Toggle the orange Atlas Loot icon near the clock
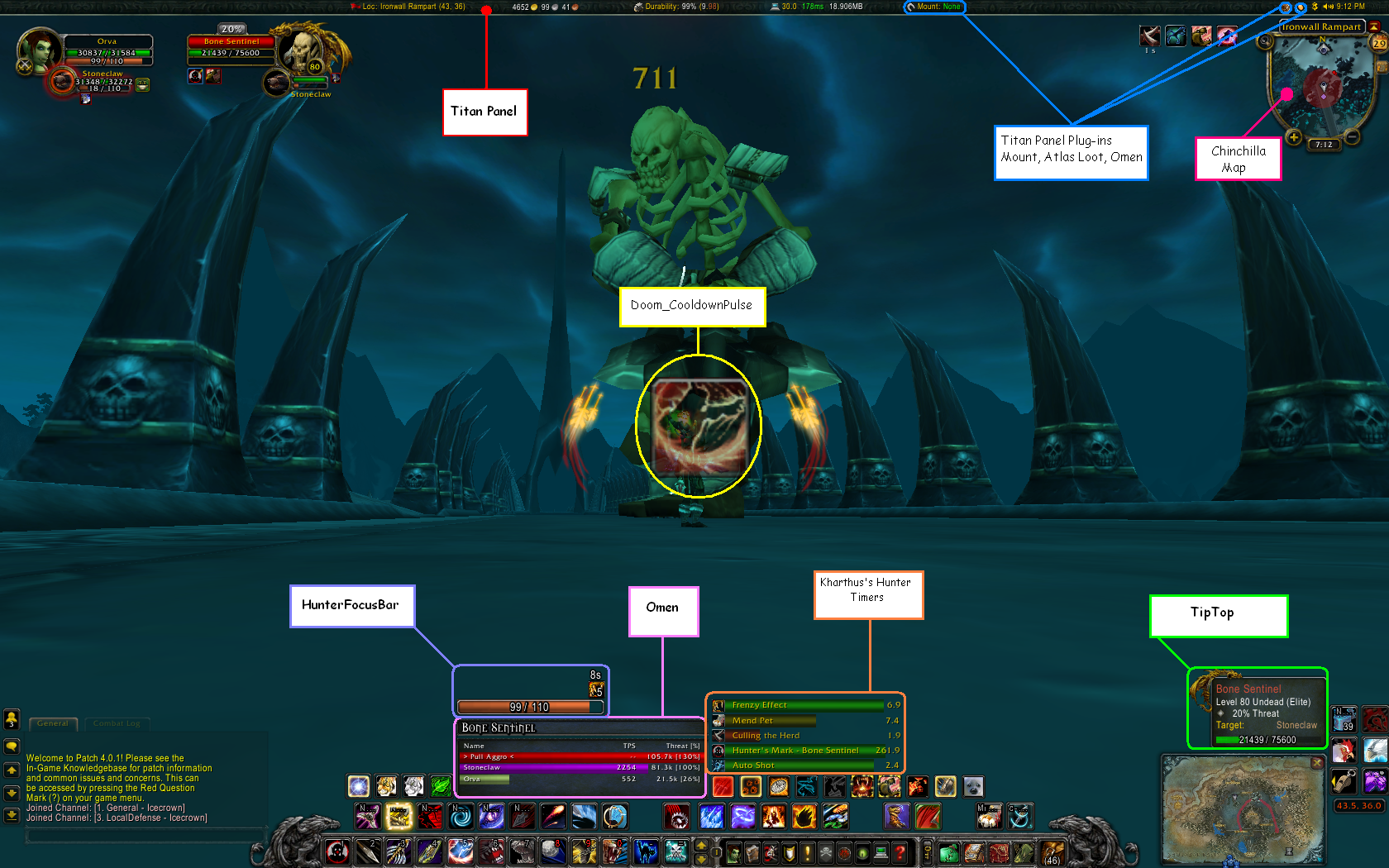This screenshot has width=1389, height=868. point(1301,7)
